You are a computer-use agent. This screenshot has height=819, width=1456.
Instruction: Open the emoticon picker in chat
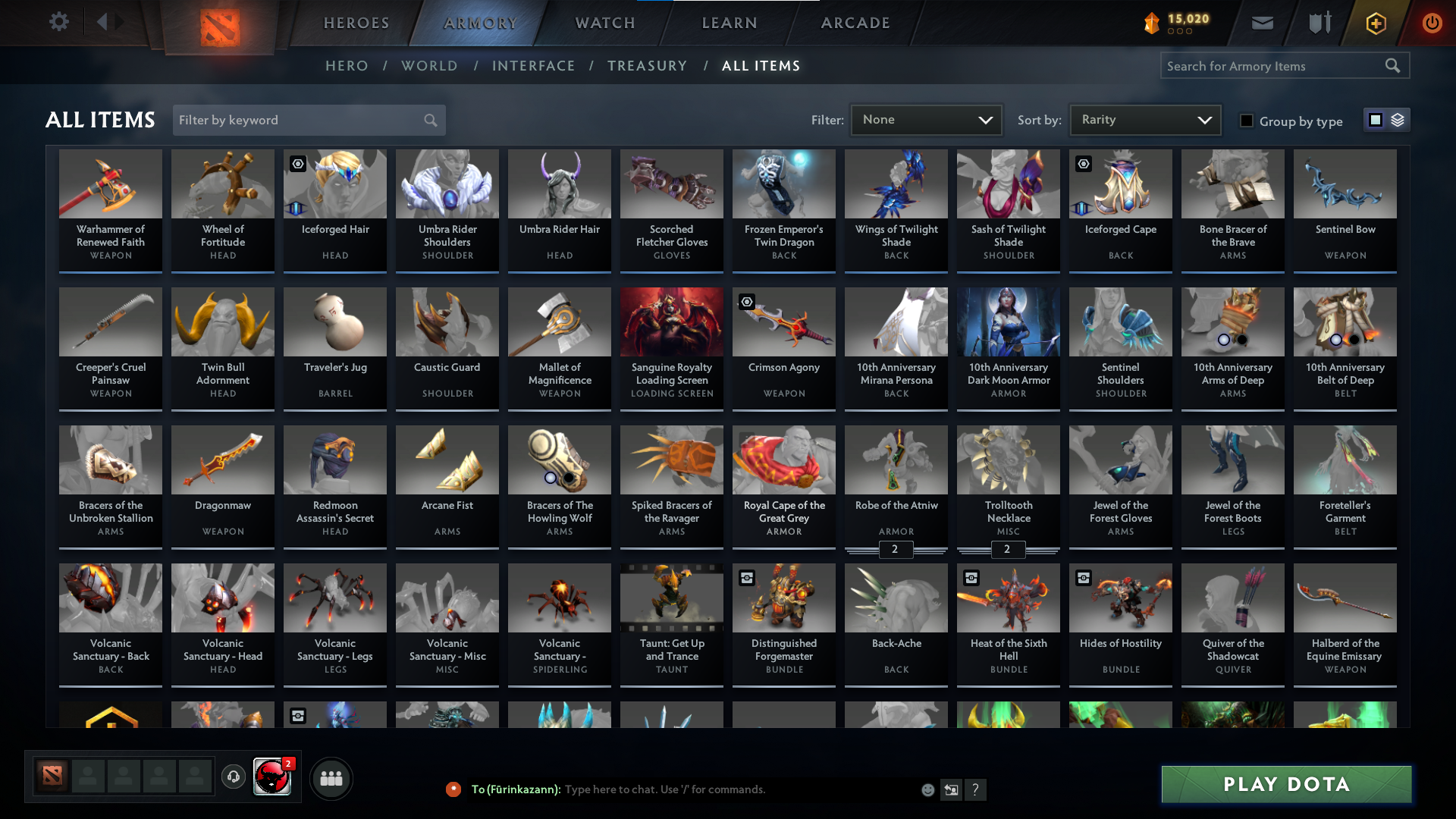click(927, 789)
